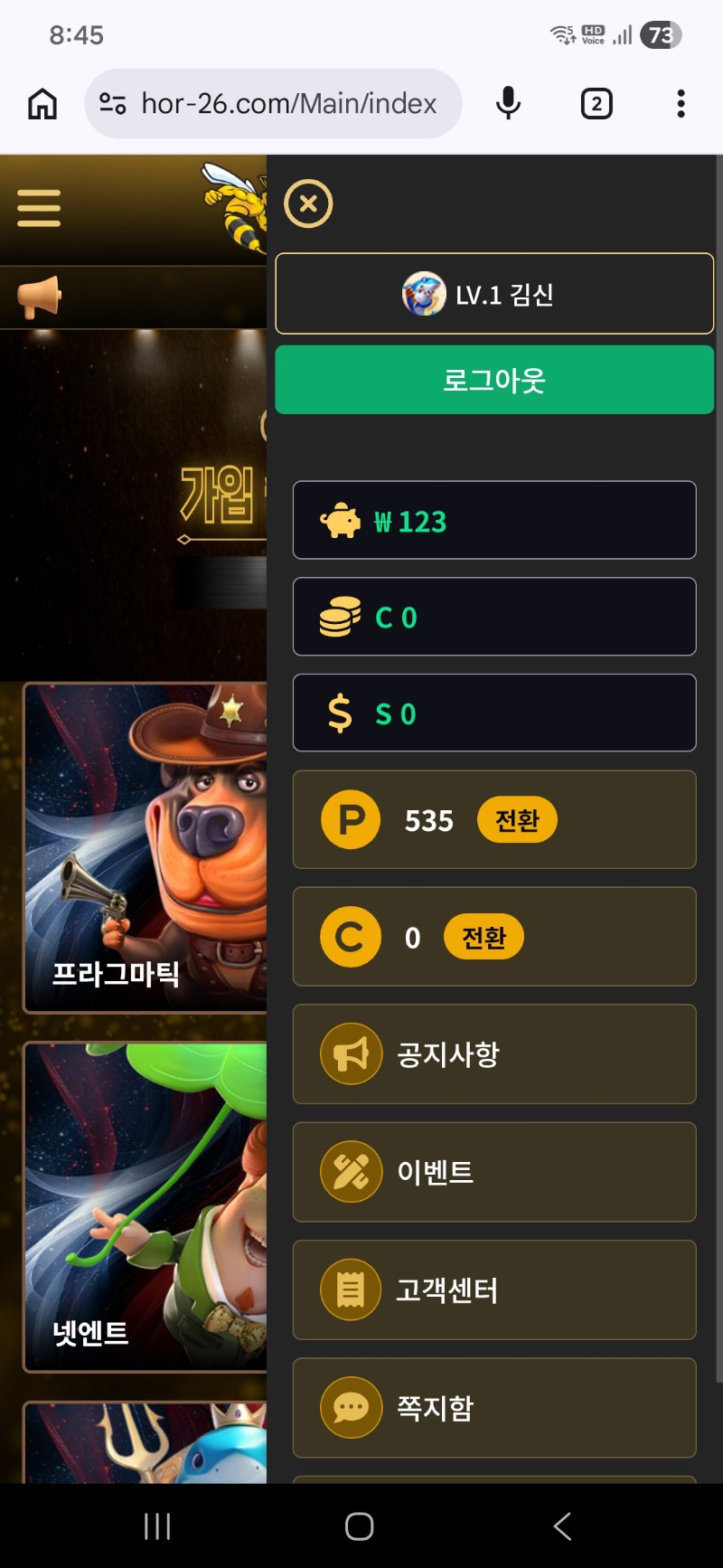The height and width of the screenshot is (1568, 723).
Task: Select the coin stack C 0 balance
Action: pos(494,617)
